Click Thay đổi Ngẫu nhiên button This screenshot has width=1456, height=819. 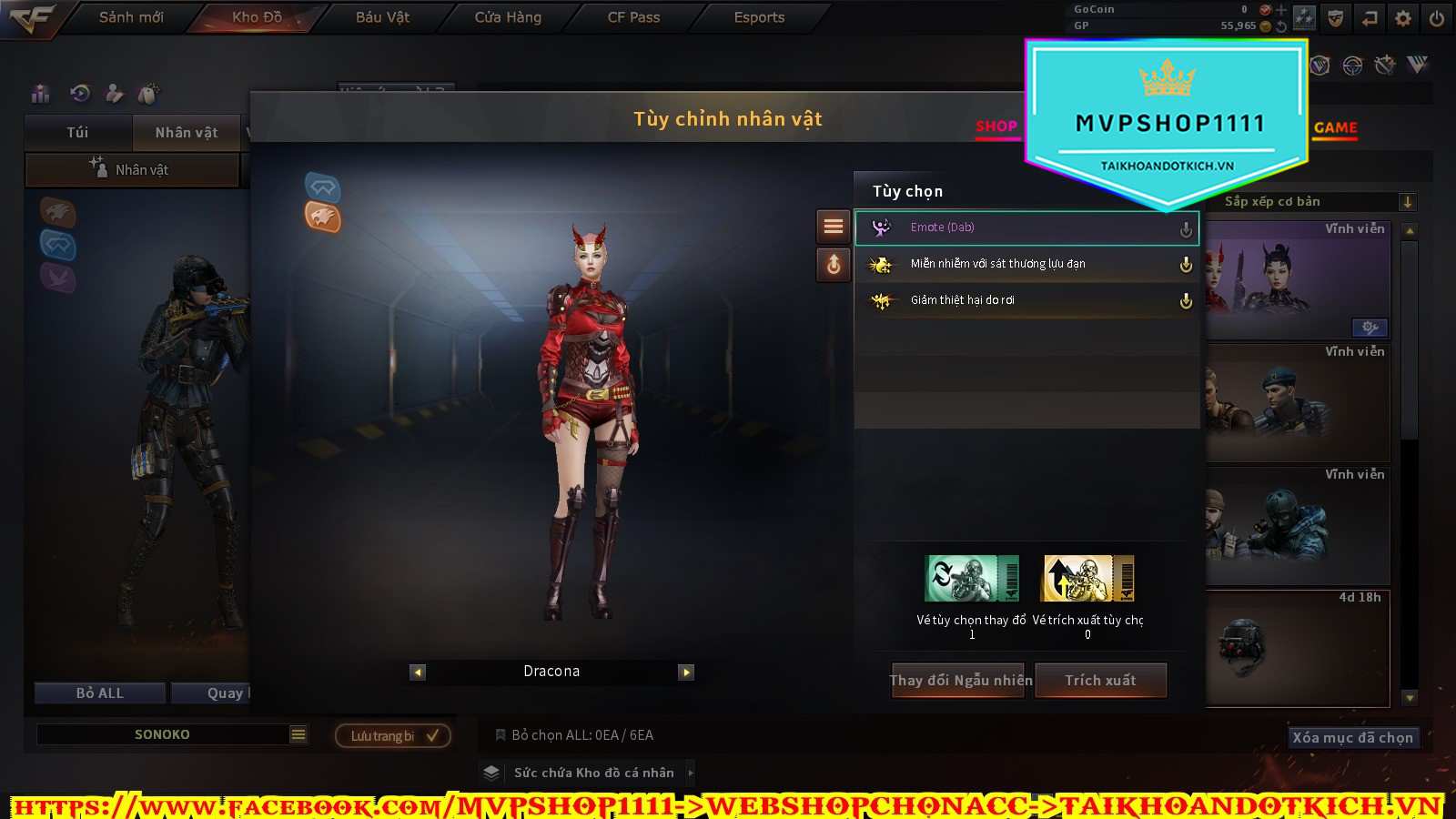pos(960,681)
